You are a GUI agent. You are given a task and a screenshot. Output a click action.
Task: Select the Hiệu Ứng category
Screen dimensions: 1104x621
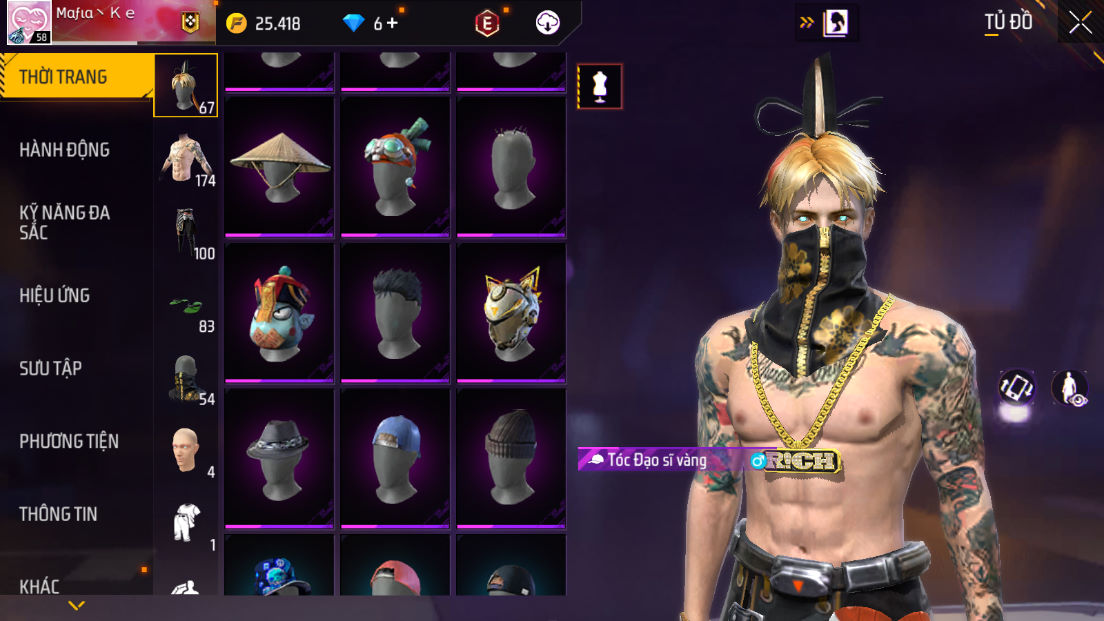pyautogui.click(x=55, y=295)
